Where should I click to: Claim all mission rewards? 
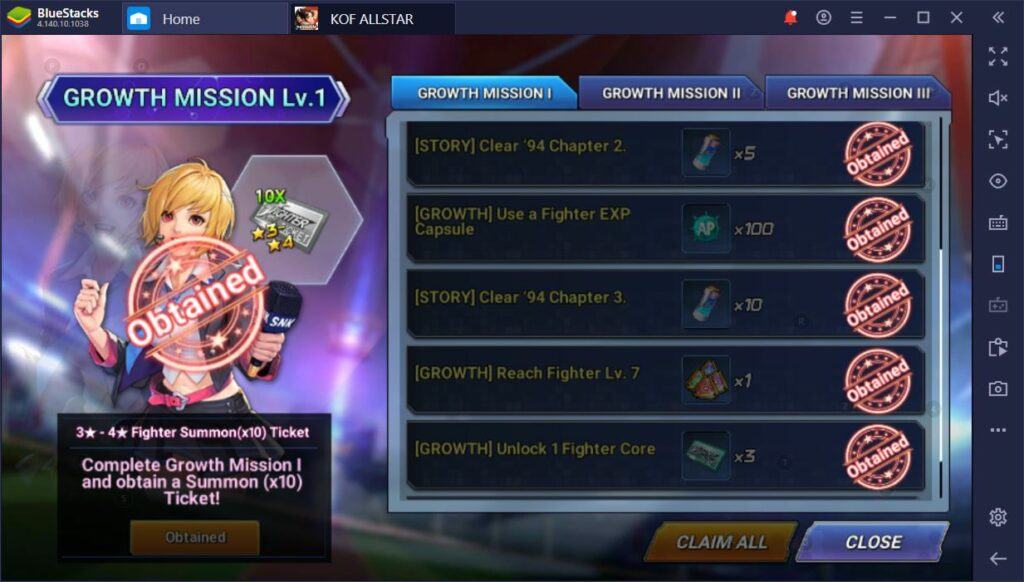720,542
